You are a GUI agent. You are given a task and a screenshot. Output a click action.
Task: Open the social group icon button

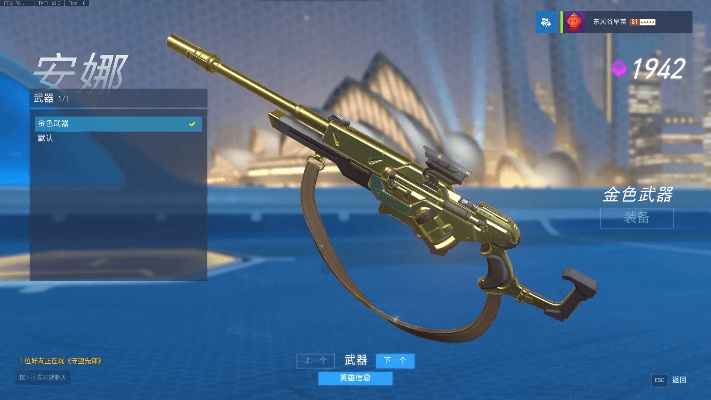pyautogui.click(x=546, y=22)
